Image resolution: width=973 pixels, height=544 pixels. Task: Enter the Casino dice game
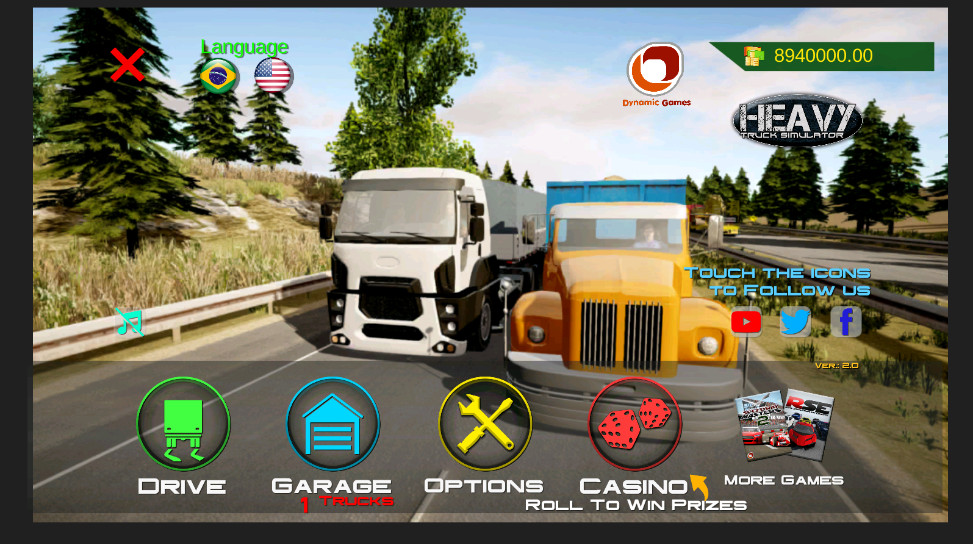click(634, 424)
